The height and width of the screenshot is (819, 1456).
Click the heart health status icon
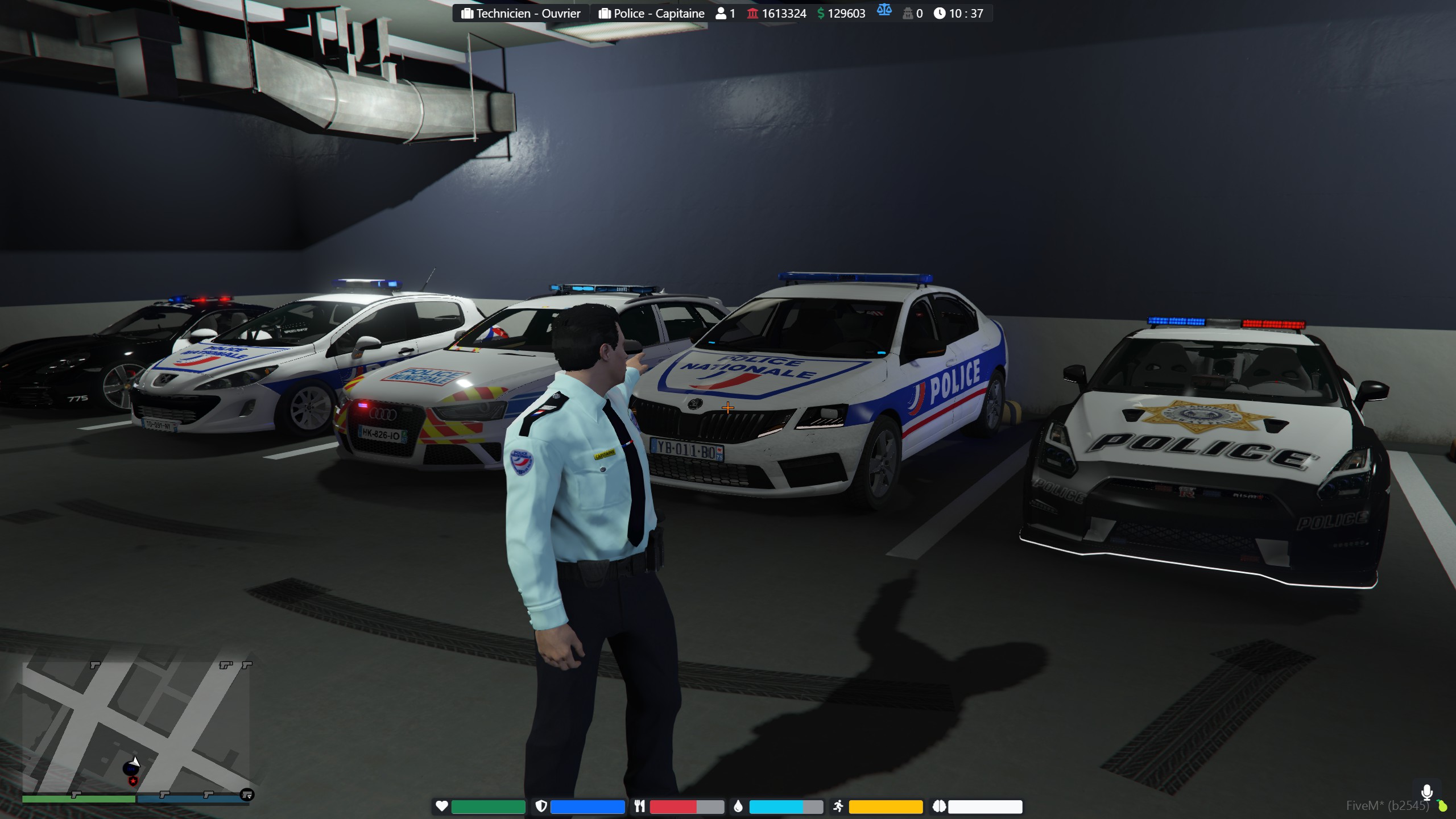(442, 806)
